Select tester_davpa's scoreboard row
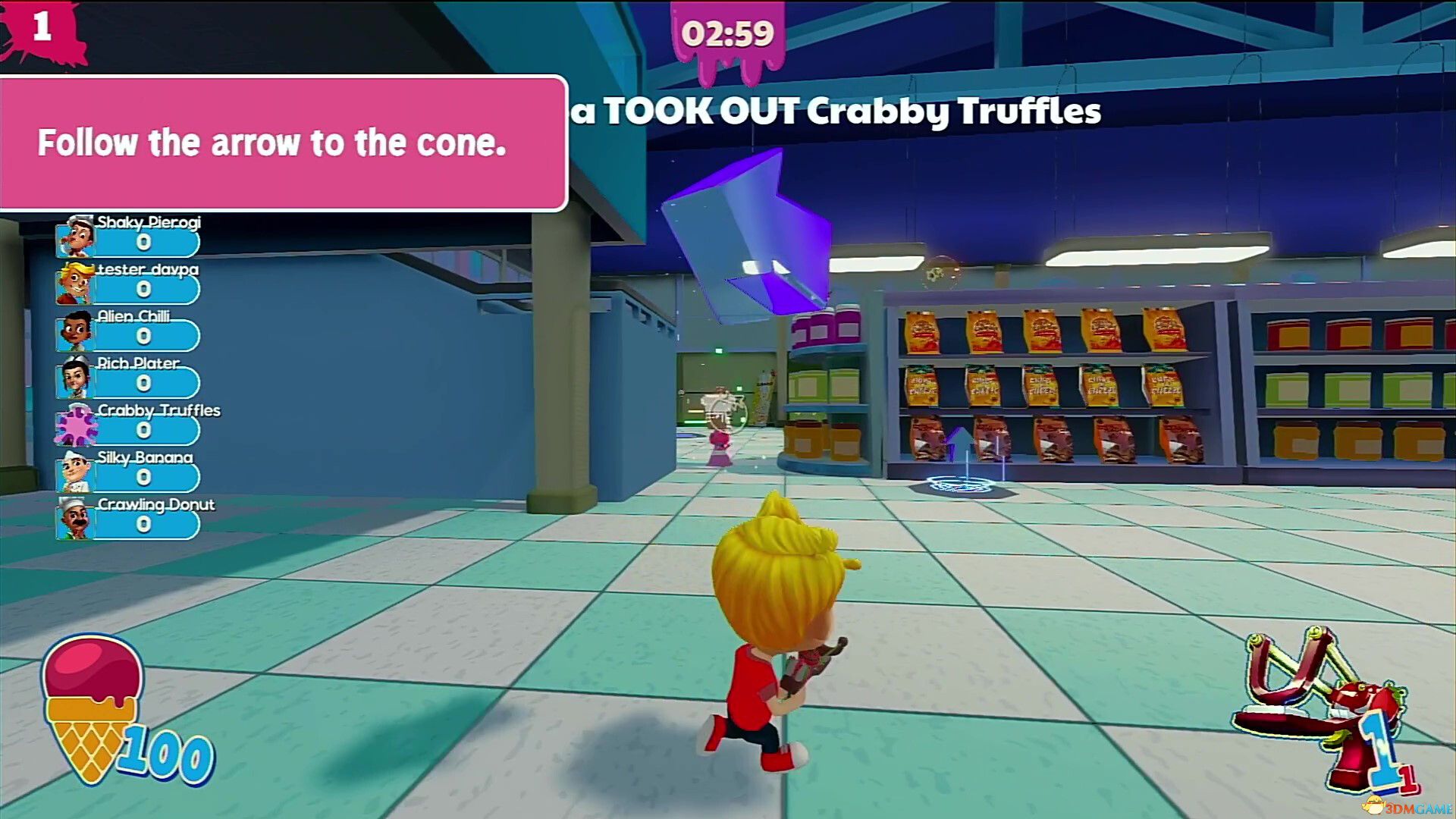Image resolution: width=1456 pixels, height=819 pixels. (x=129, y=283)
